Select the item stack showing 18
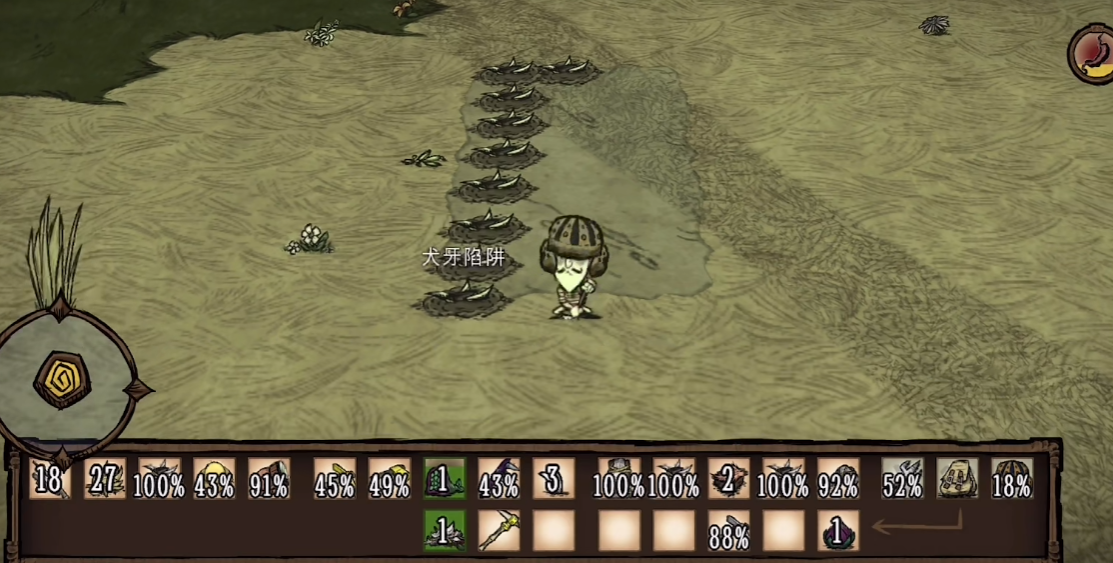The height and width of the screenshot is (563, 1113). [x=49, y=479]
